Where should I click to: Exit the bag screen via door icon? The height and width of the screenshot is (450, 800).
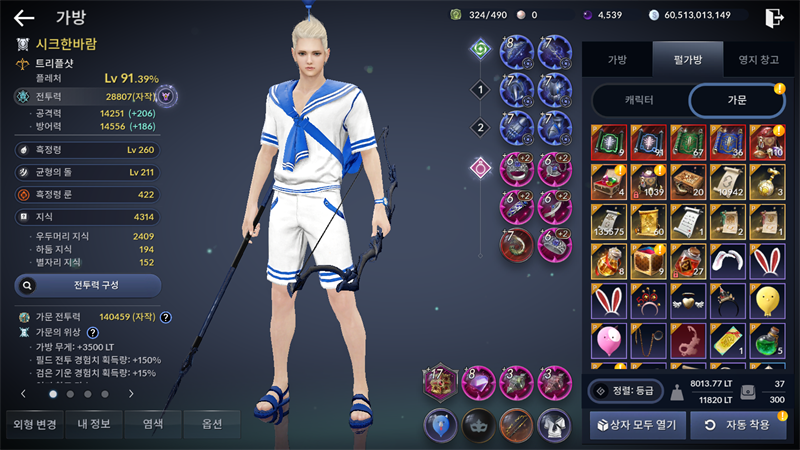(773, 17)
